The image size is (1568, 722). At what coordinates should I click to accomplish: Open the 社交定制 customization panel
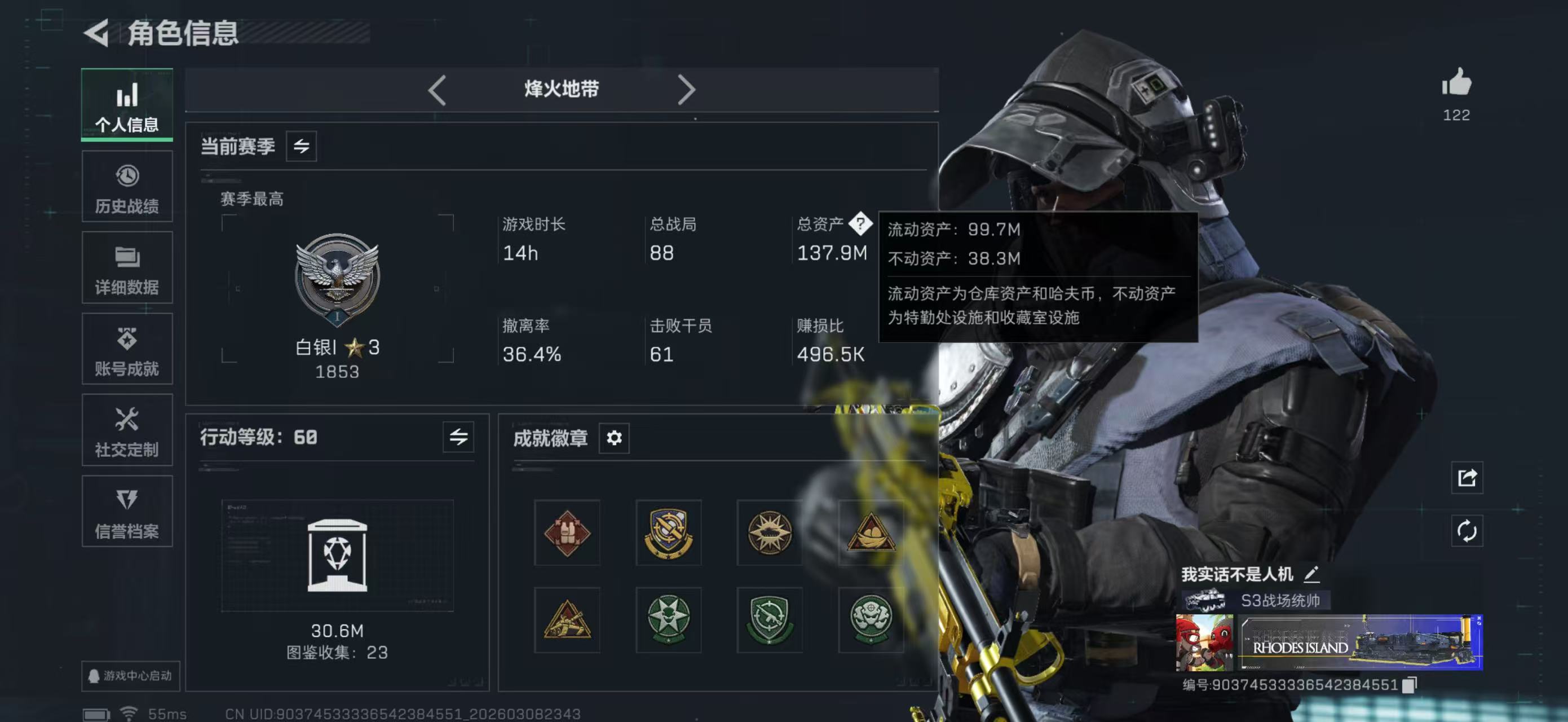[127, 431]
